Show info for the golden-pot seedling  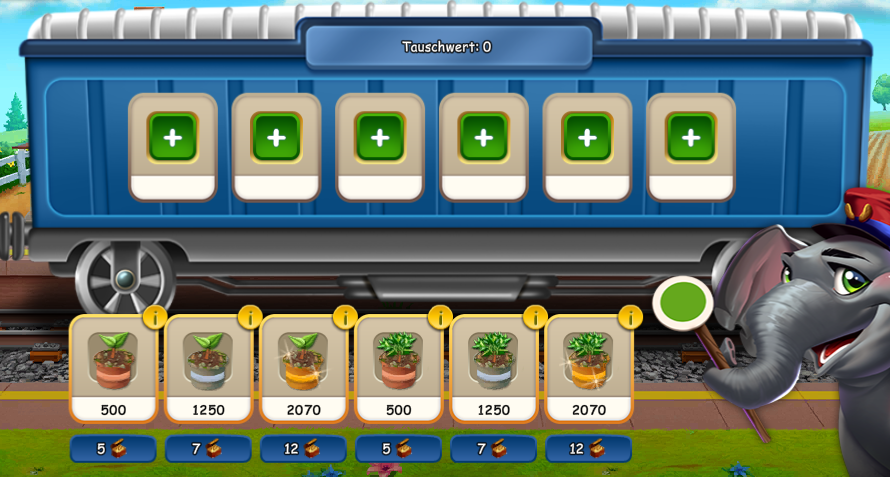(x=345, y=317)
